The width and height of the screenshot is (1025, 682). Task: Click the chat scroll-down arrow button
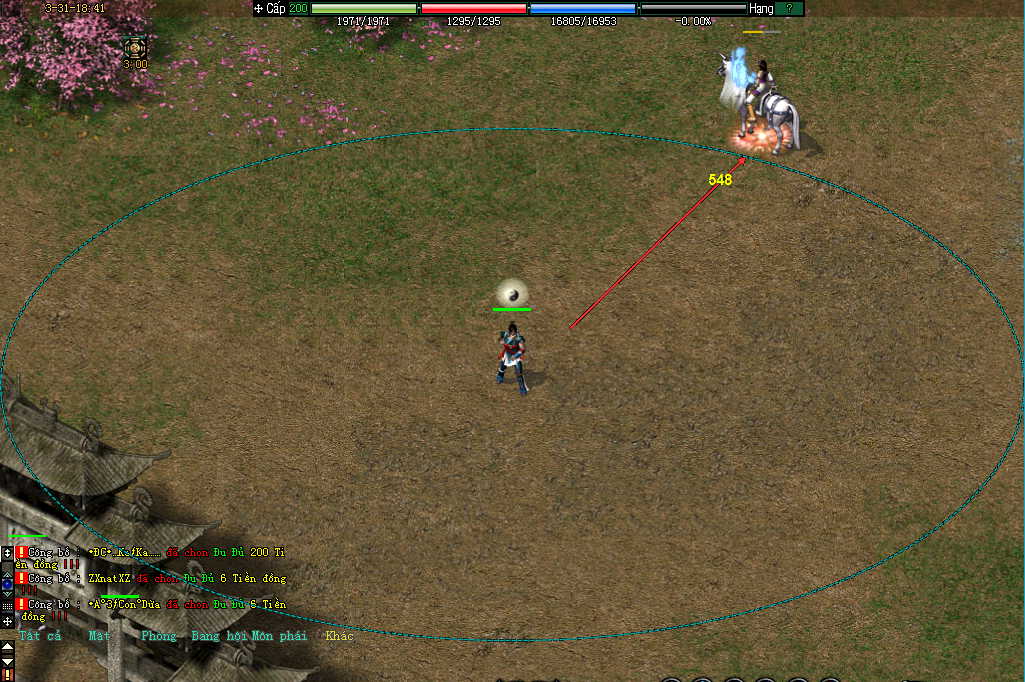point(7,662)
